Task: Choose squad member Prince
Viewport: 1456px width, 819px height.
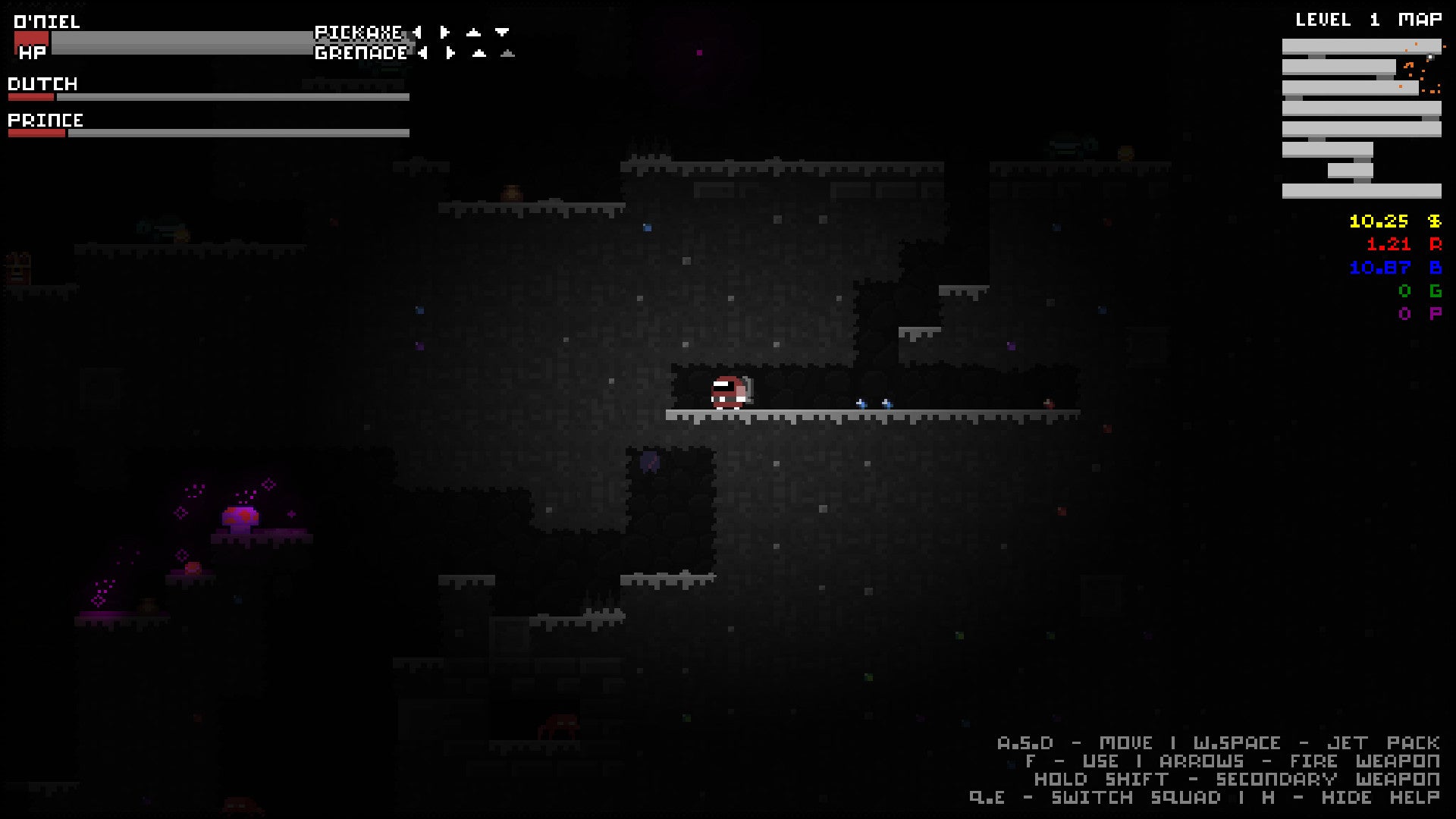Action: (45, 120)
